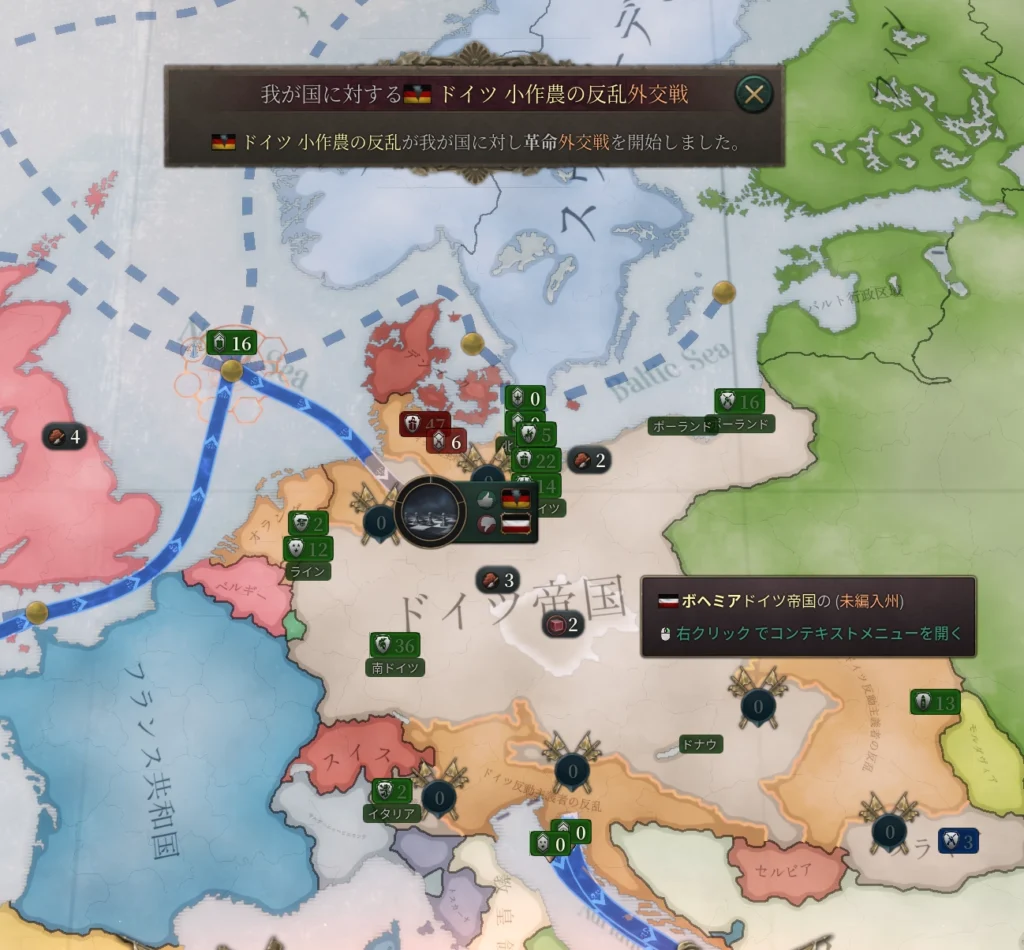Close the diplomatic play notification
The width and height of the screenshot is (1024, 950).
coord(754,94)
